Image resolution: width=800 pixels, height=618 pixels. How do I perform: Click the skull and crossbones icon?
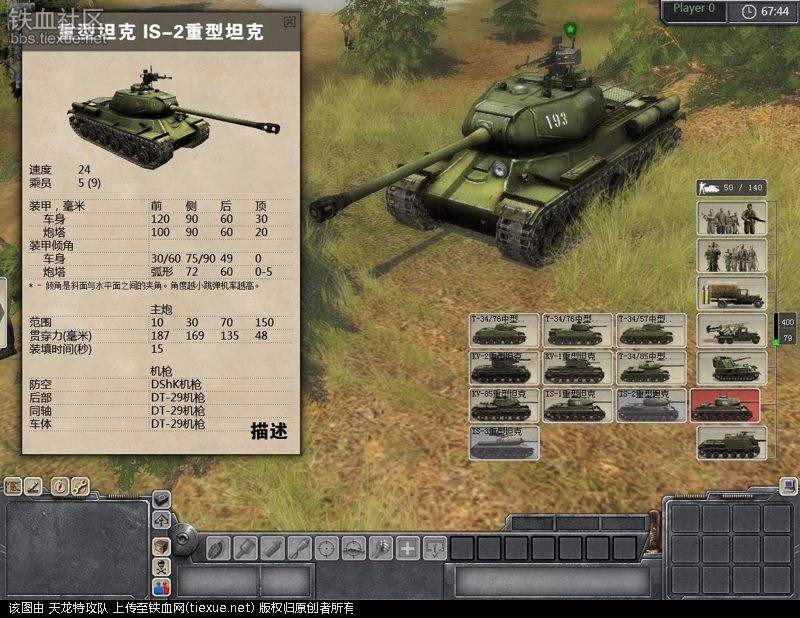[x=161, y=567]
